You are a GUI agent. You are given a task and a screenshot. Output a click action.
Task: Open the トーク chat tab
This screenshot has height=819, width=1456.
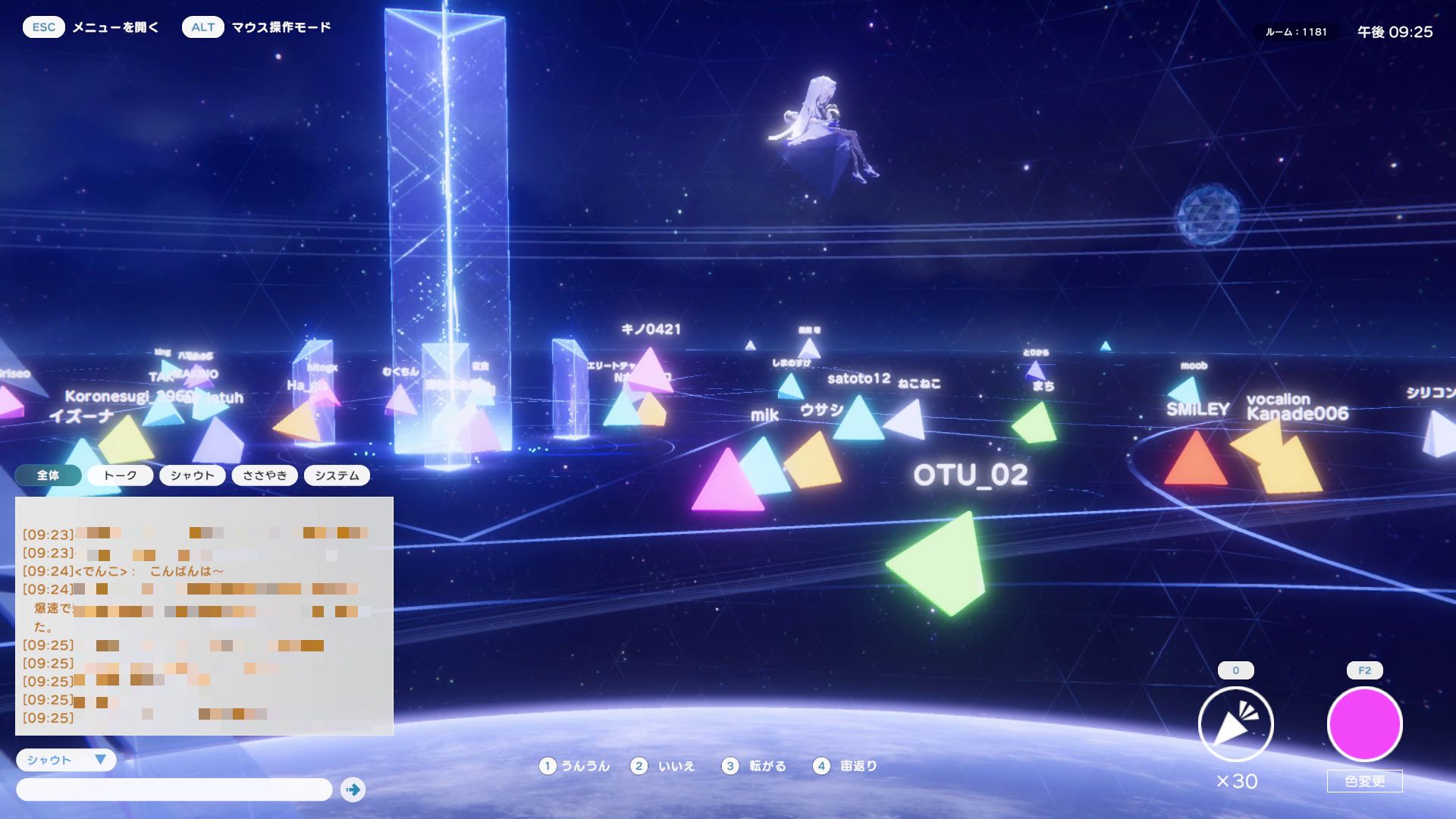click(120, 475)
